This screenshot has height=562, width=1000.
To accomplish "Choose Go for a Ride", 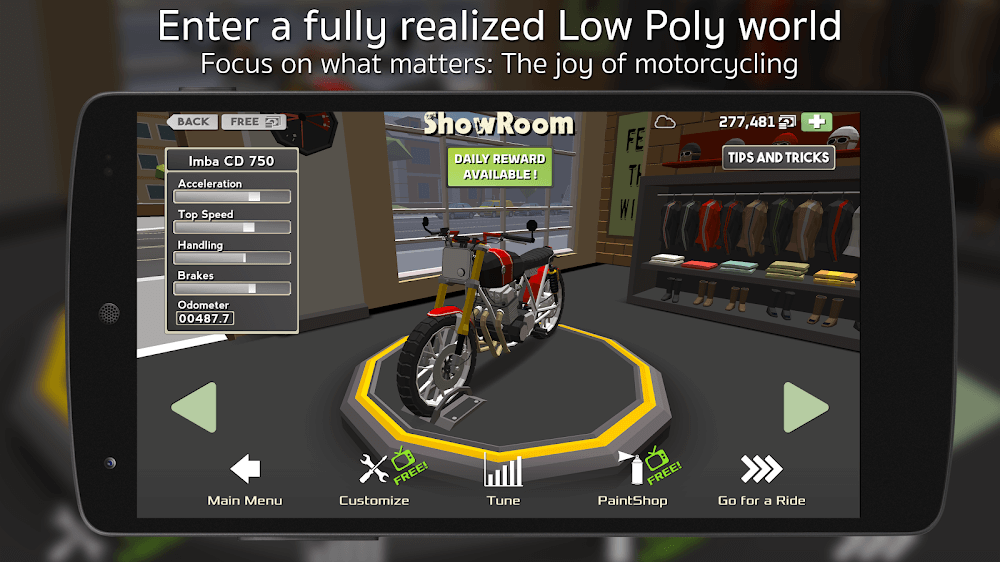I will (761, 479).
